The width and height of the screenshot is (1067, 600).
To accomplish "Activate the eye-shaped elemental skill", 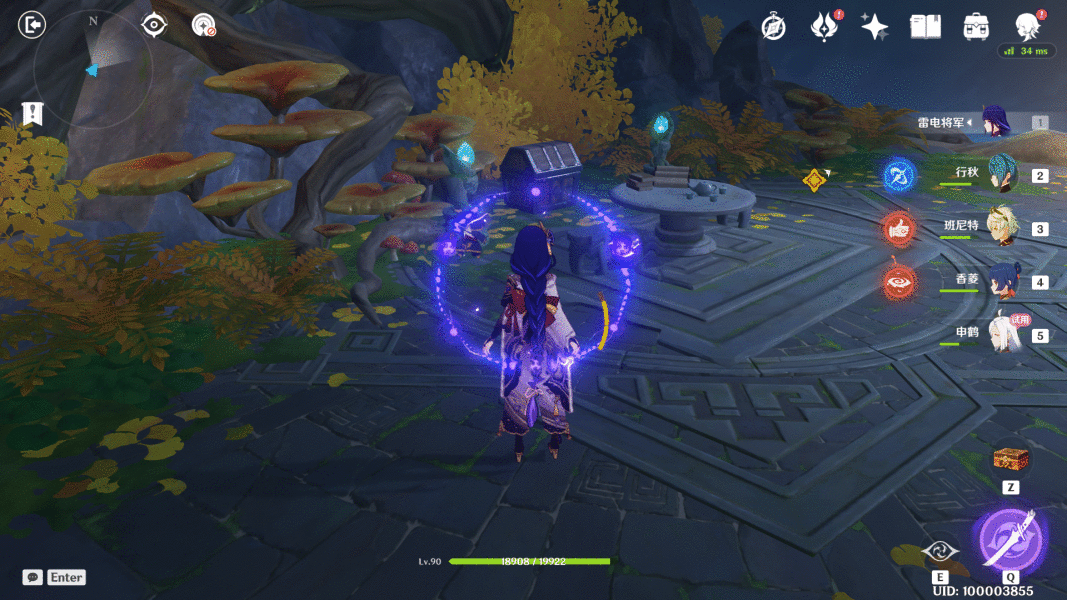I will [x=940, y=552].
